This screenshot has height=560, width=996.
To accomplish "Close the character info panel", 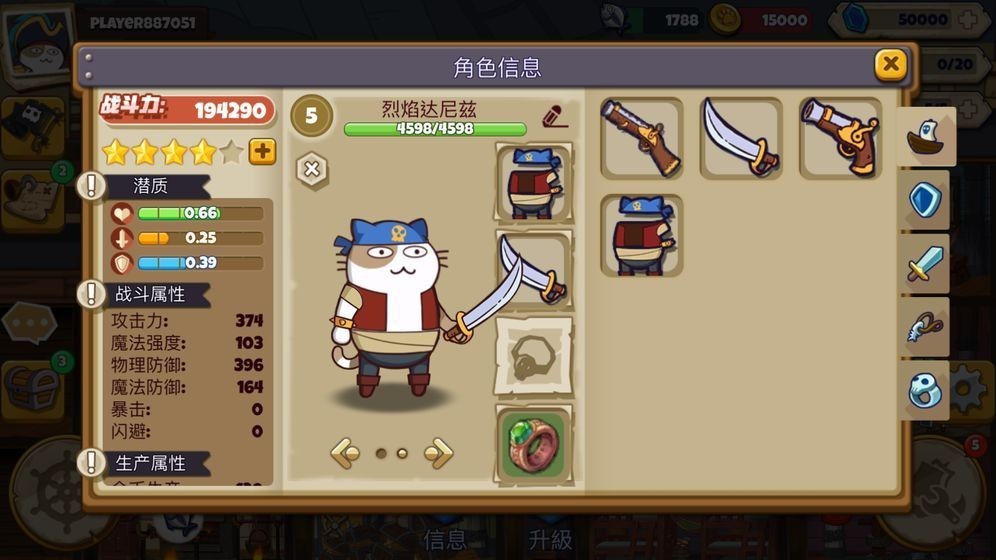I will pyautogui.click(x=890, y=66).
